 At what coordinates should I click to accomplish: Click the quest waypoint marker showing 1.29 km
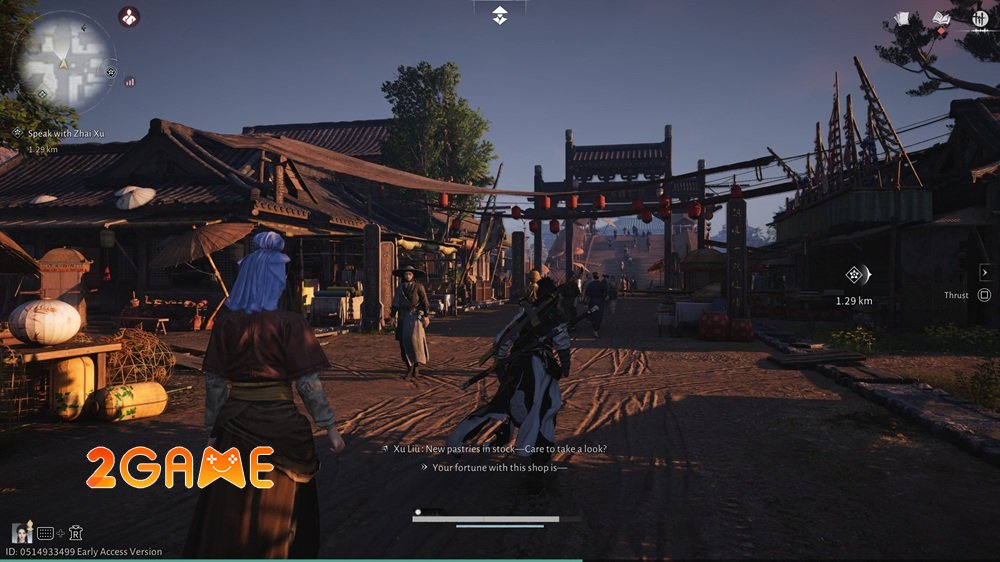855,275
